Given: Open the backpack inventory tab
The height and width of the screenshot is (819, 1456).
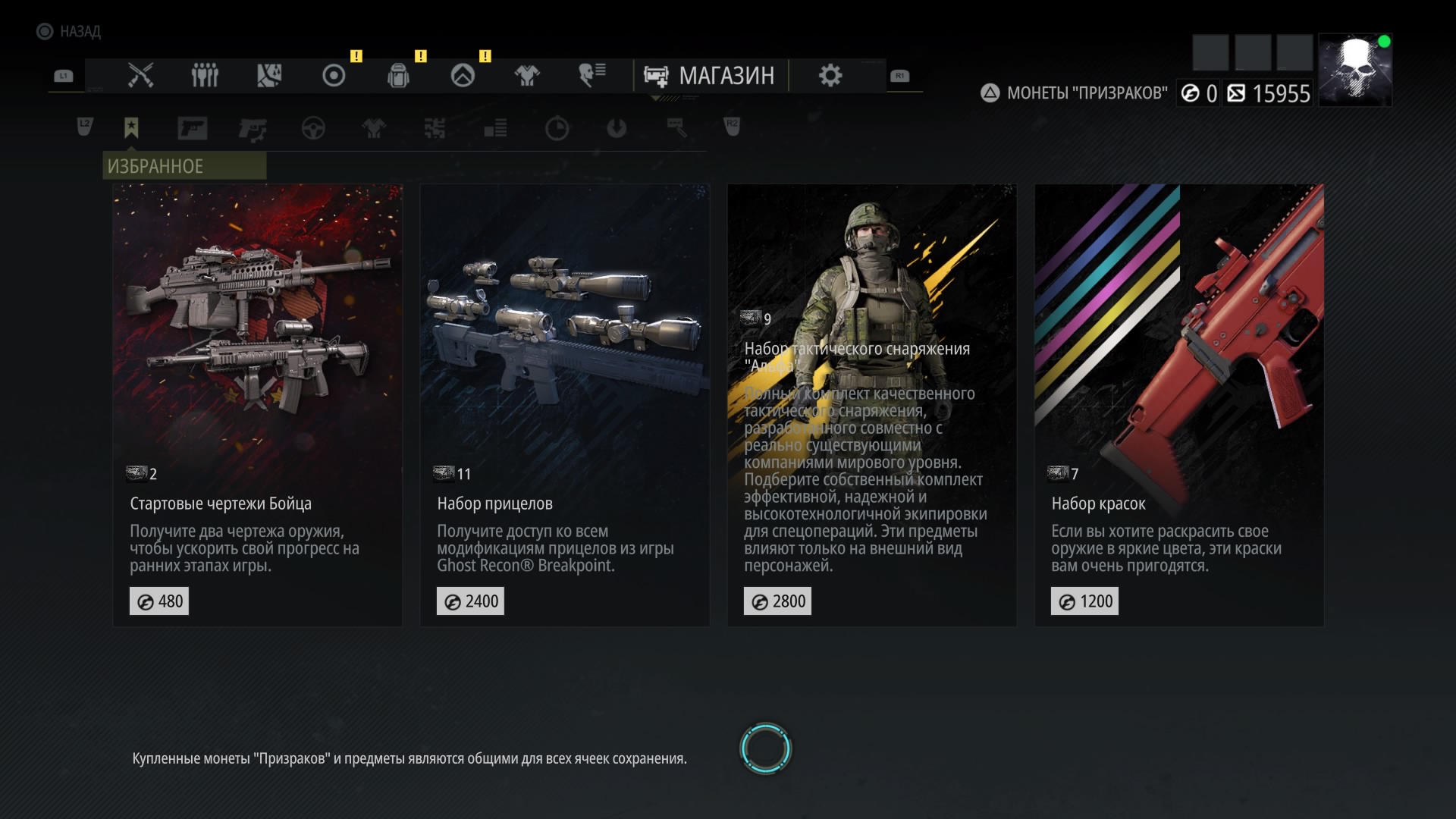Looking at the screenshot, I should point(398,76).
